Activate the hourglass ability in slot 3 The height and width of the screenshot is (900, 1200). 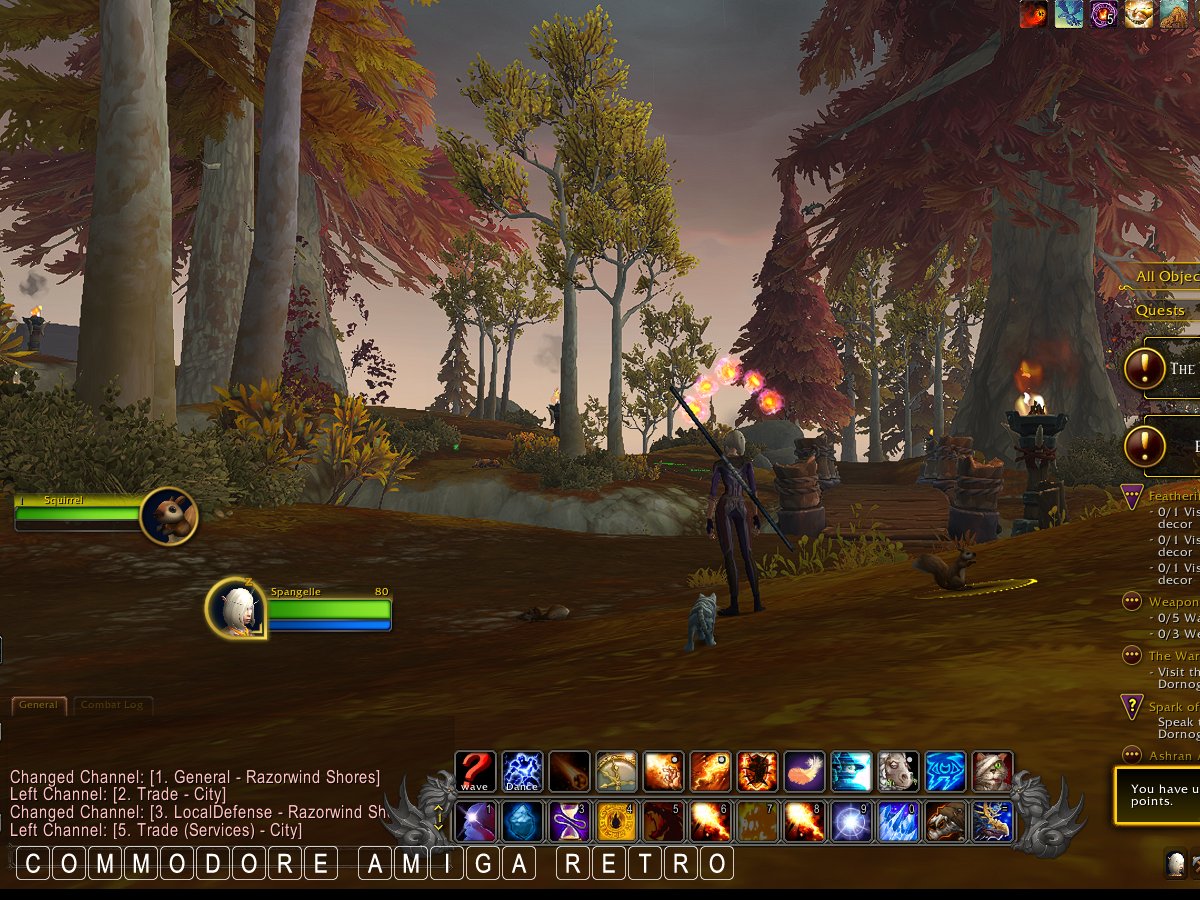coord(569,821)
